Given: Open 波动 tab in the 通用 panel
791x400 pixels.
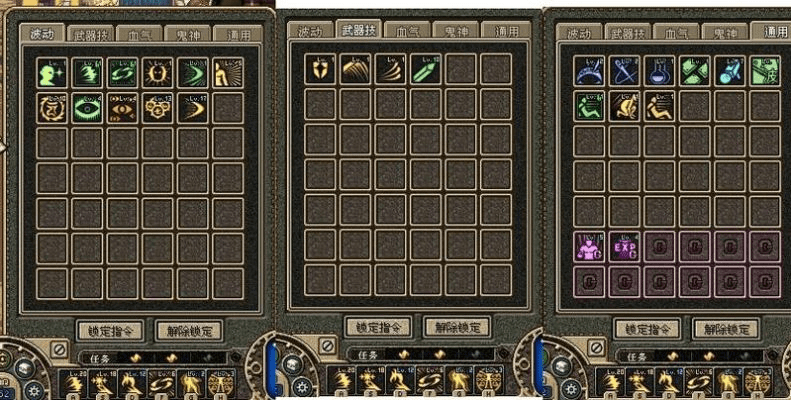Looking at the screenshot, I should pos(581,33).
